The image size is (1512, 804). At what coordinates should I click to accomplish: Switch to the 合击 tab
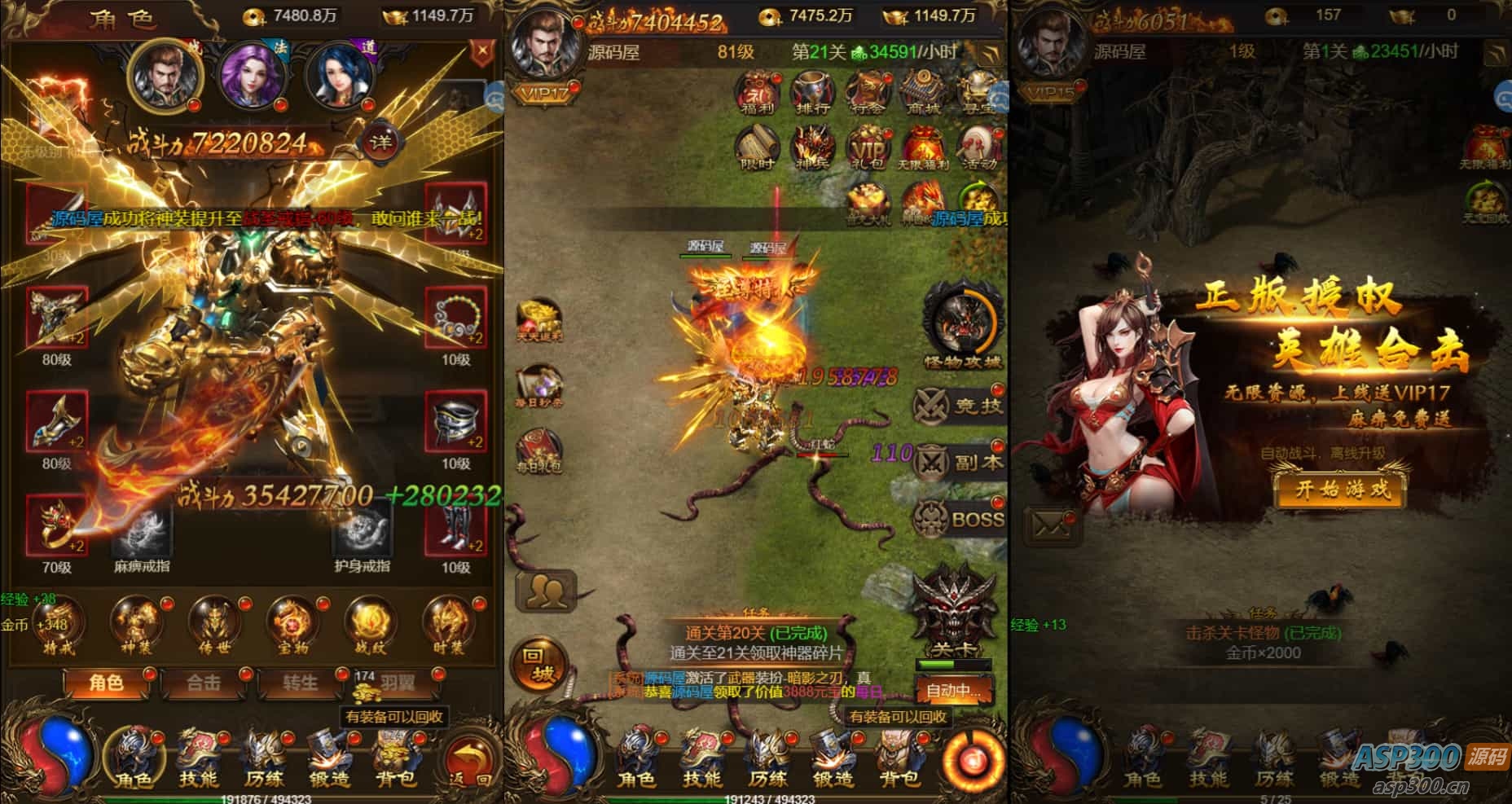tap(204, 683)
